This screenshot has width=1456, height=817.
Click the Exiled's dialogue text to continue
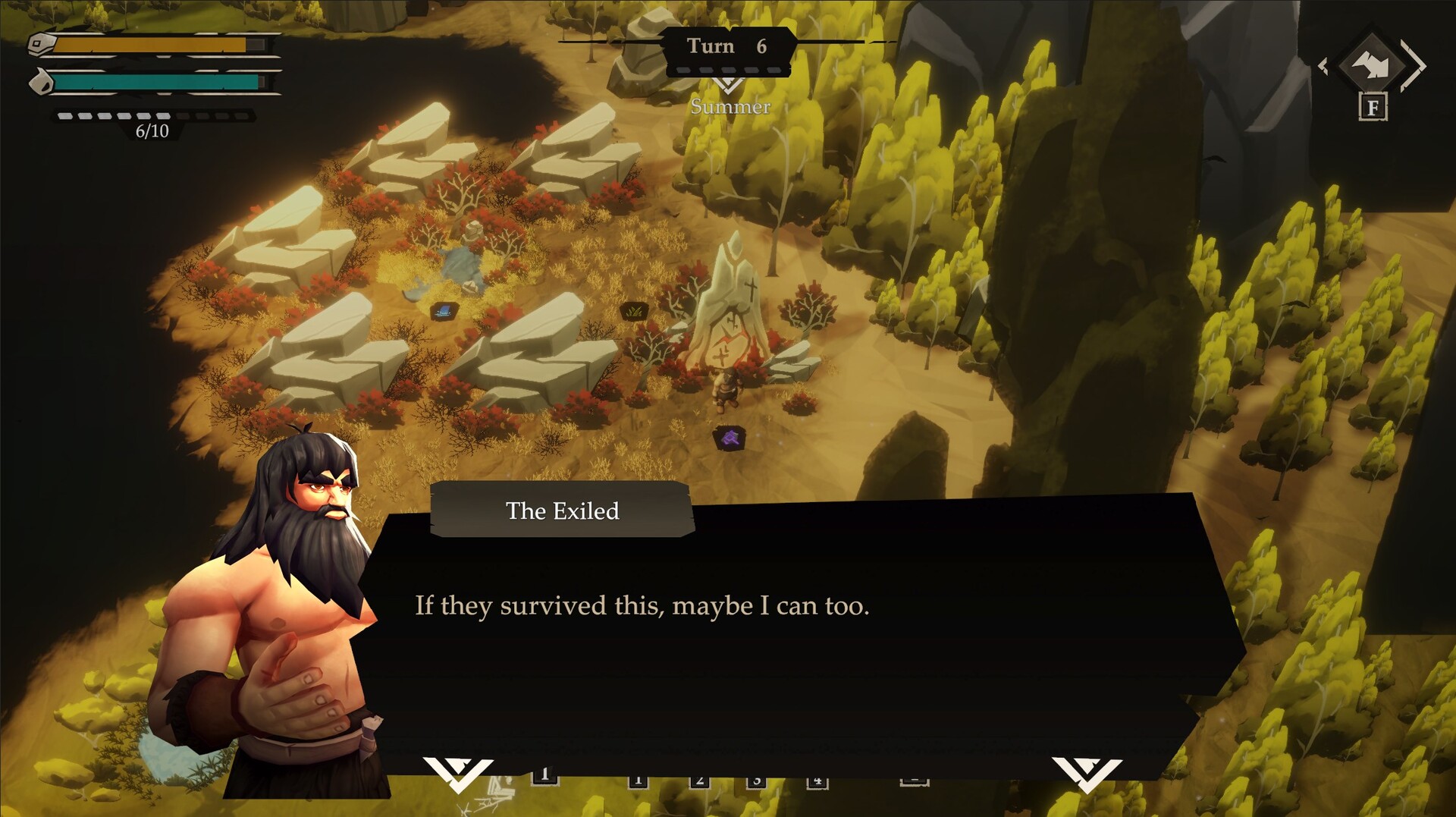pyautogui.click(x=642, y=606)
